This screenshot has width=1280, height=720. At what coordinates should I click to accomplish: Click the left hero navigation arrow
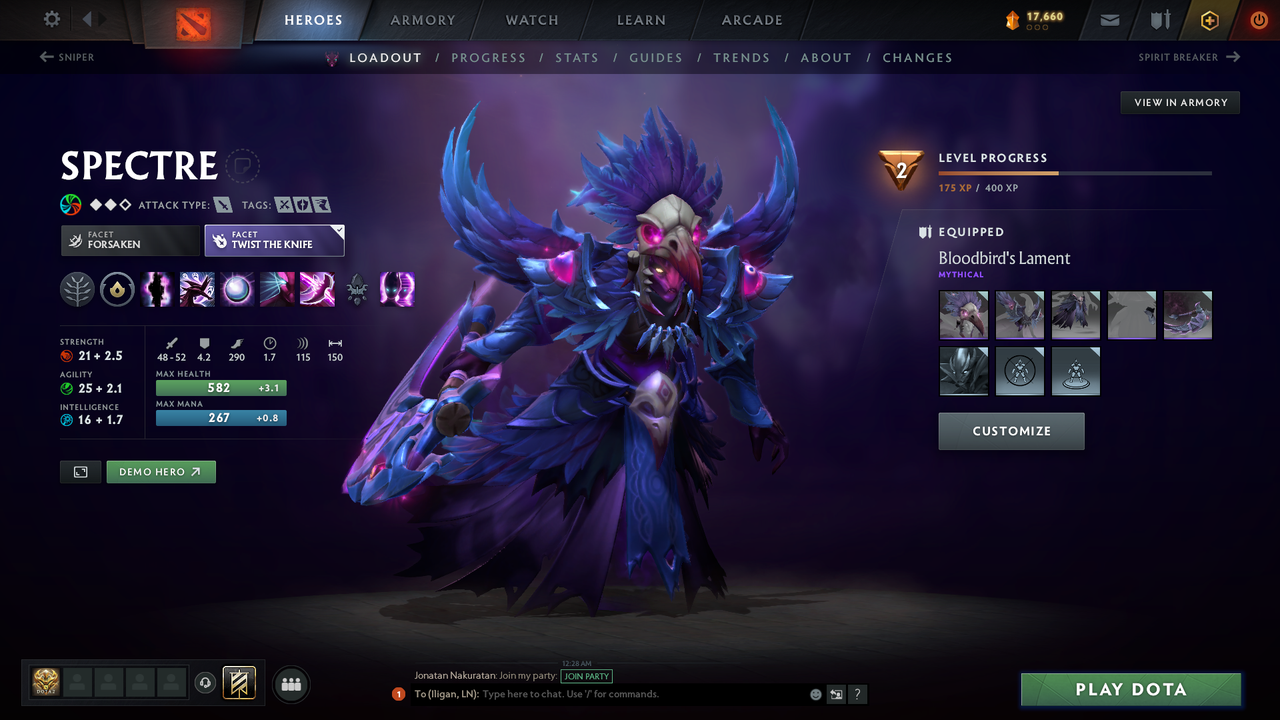click(x=88, y=19)
